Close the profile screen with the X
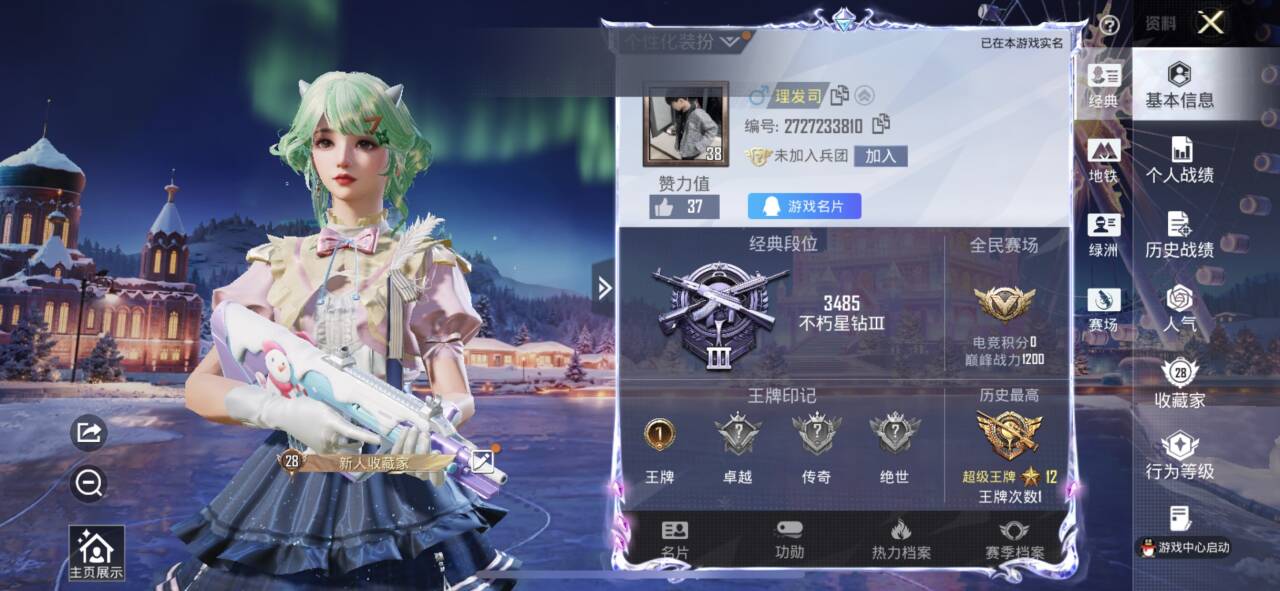 click(x=1210, y=23)
